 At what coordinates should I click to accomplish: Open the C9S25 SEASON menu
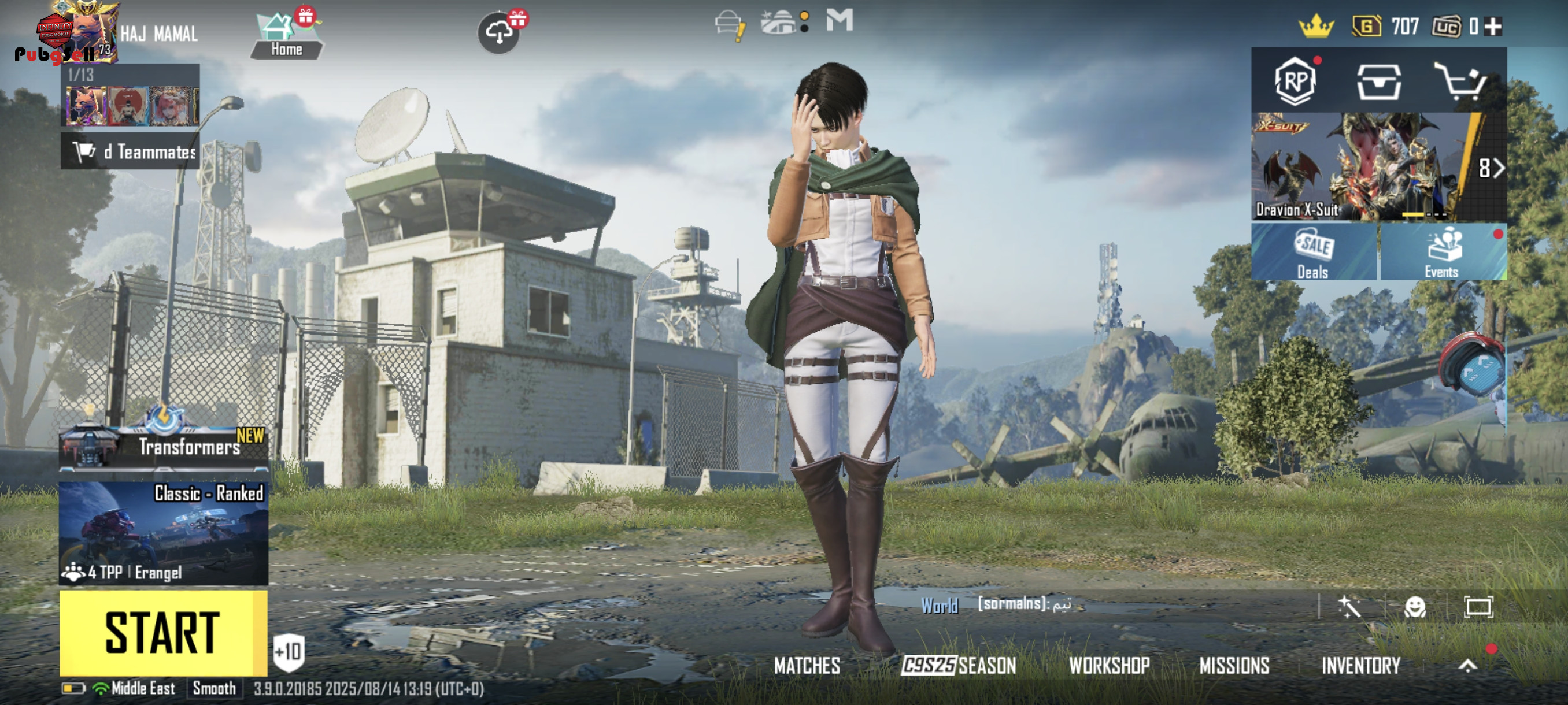pyautogui.click(x=959, y=666)
